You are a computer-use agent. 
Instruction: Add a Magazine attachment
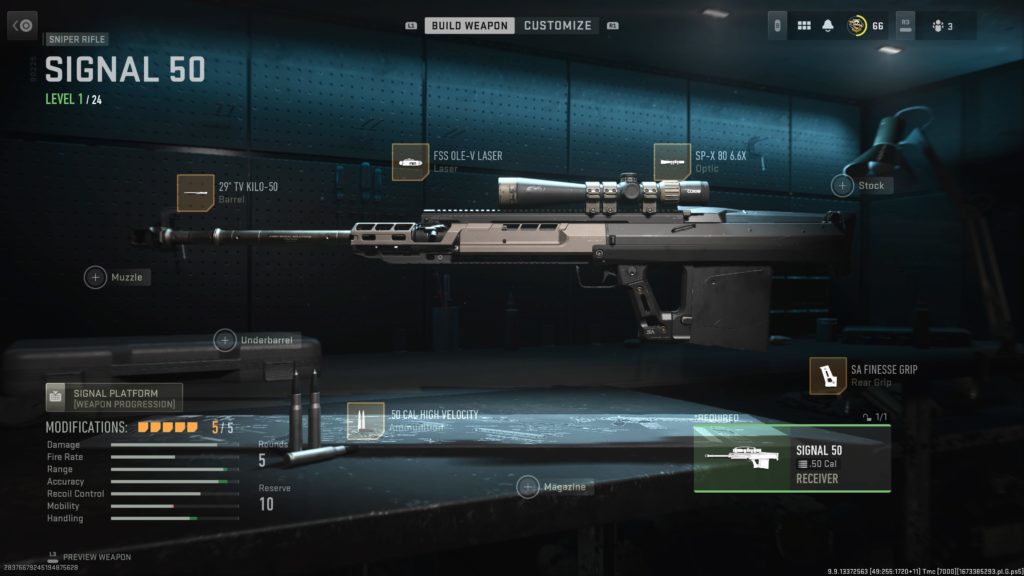[x=528, y=487]
